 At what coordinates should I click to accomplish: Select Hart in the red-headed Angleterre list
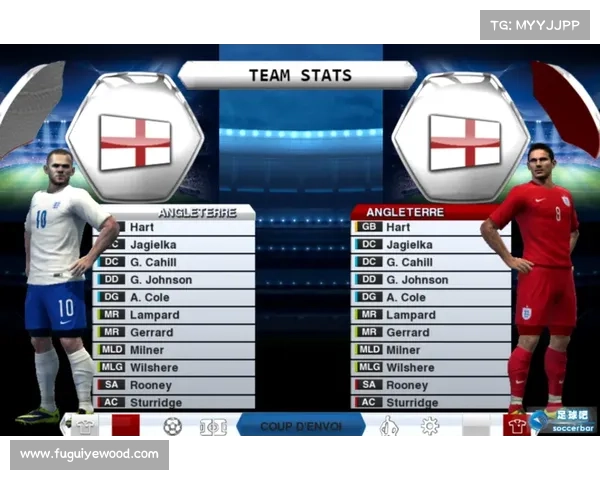[x=430, y=227]
